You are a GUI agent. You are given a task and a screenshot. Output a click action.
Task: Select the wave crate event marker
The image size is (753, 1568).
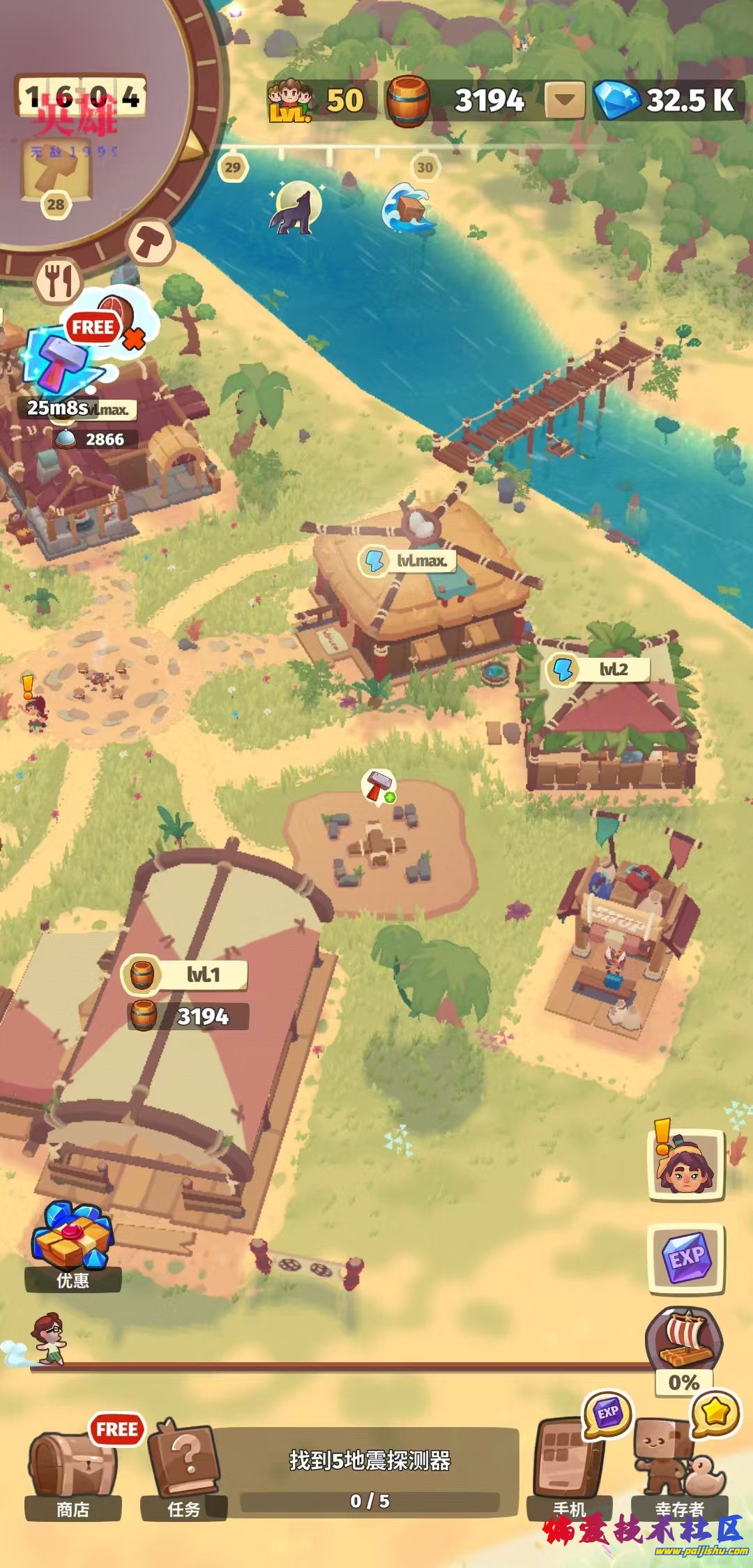(407, 206)
